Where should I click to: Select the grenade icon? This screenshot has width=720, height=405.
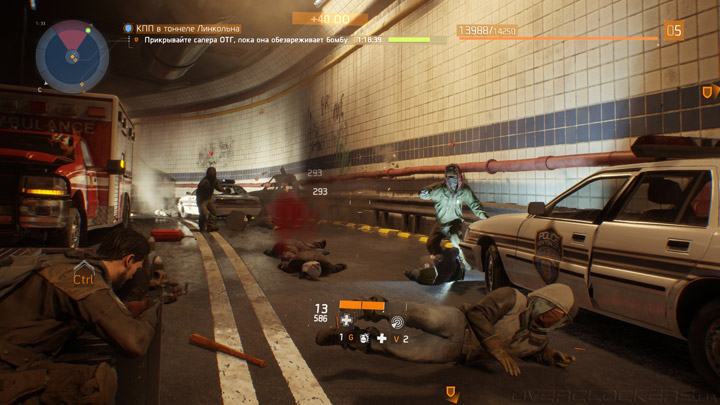click(x=364, y=339)
